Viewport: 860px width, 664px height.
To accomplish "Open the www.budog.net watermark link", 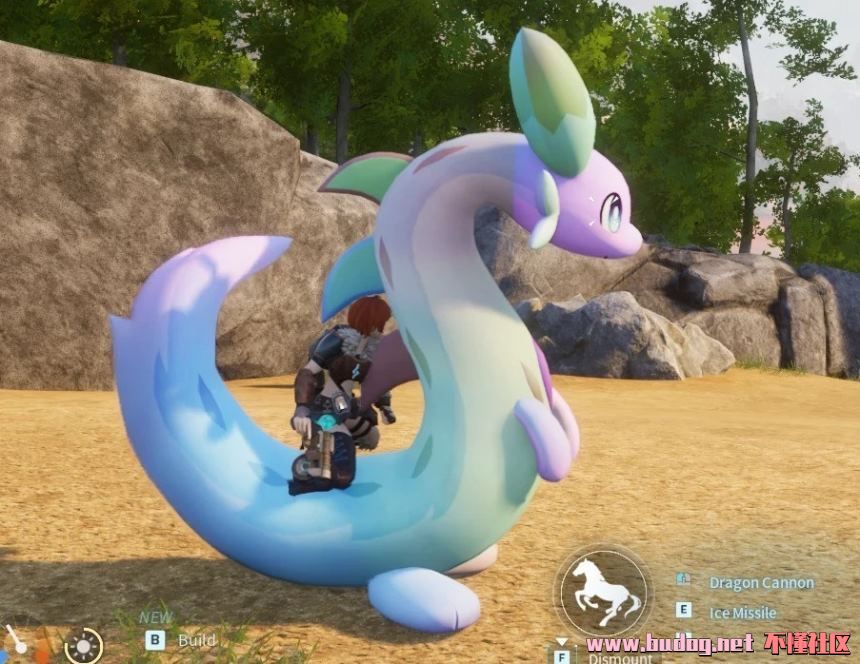I will point(670,643).
